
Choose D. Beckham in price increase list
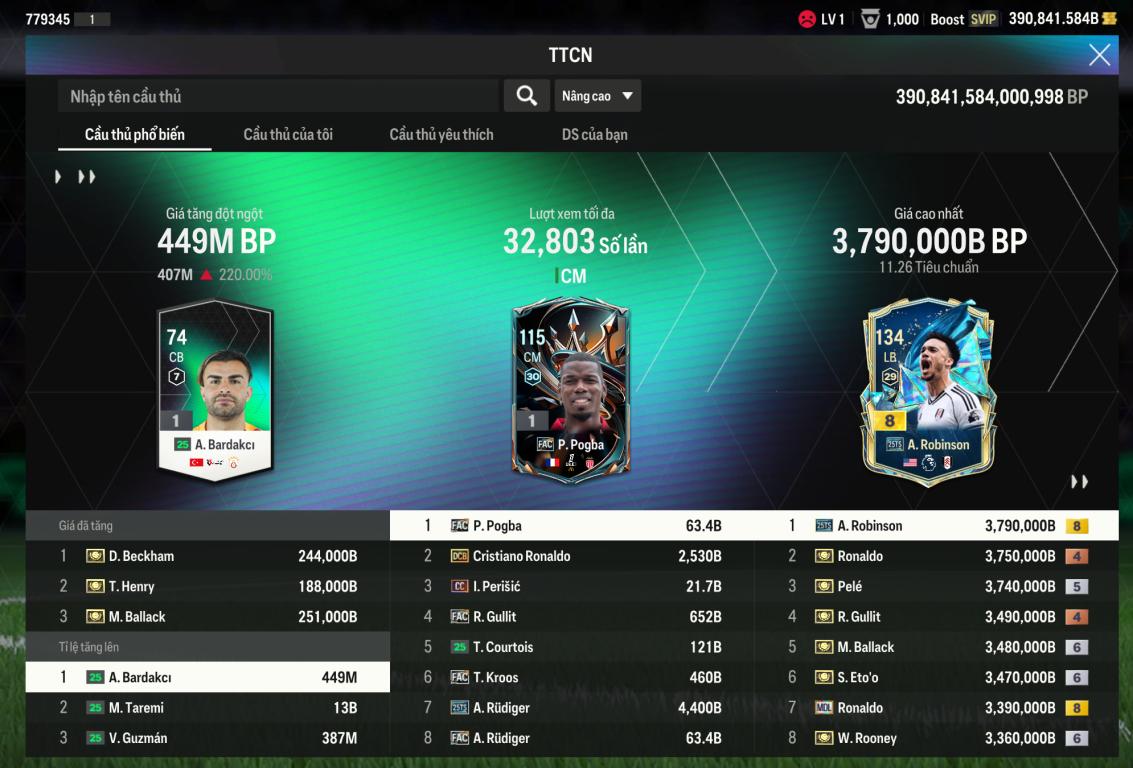pyautogui.click(x=207, y=556)
